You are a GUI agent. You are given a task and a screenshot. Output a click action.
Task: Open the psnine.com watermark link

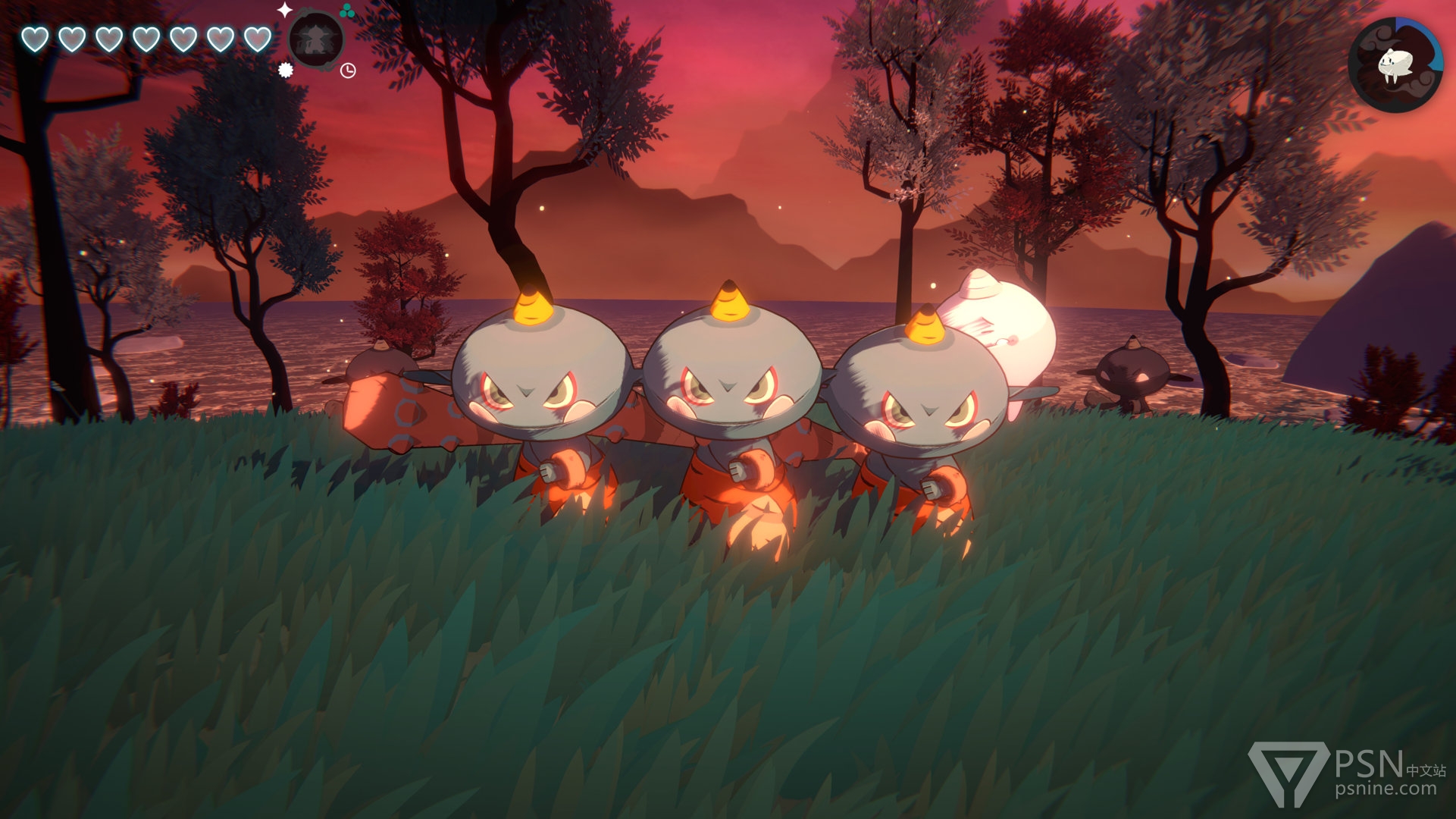pyautogui.click(x=1385, y=789)
